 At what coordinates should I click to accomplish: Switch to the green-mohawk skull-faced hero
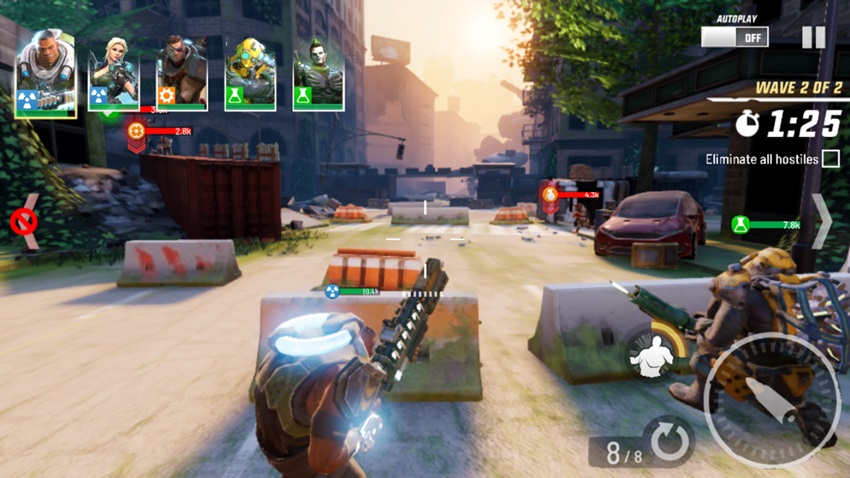[318, 74]
